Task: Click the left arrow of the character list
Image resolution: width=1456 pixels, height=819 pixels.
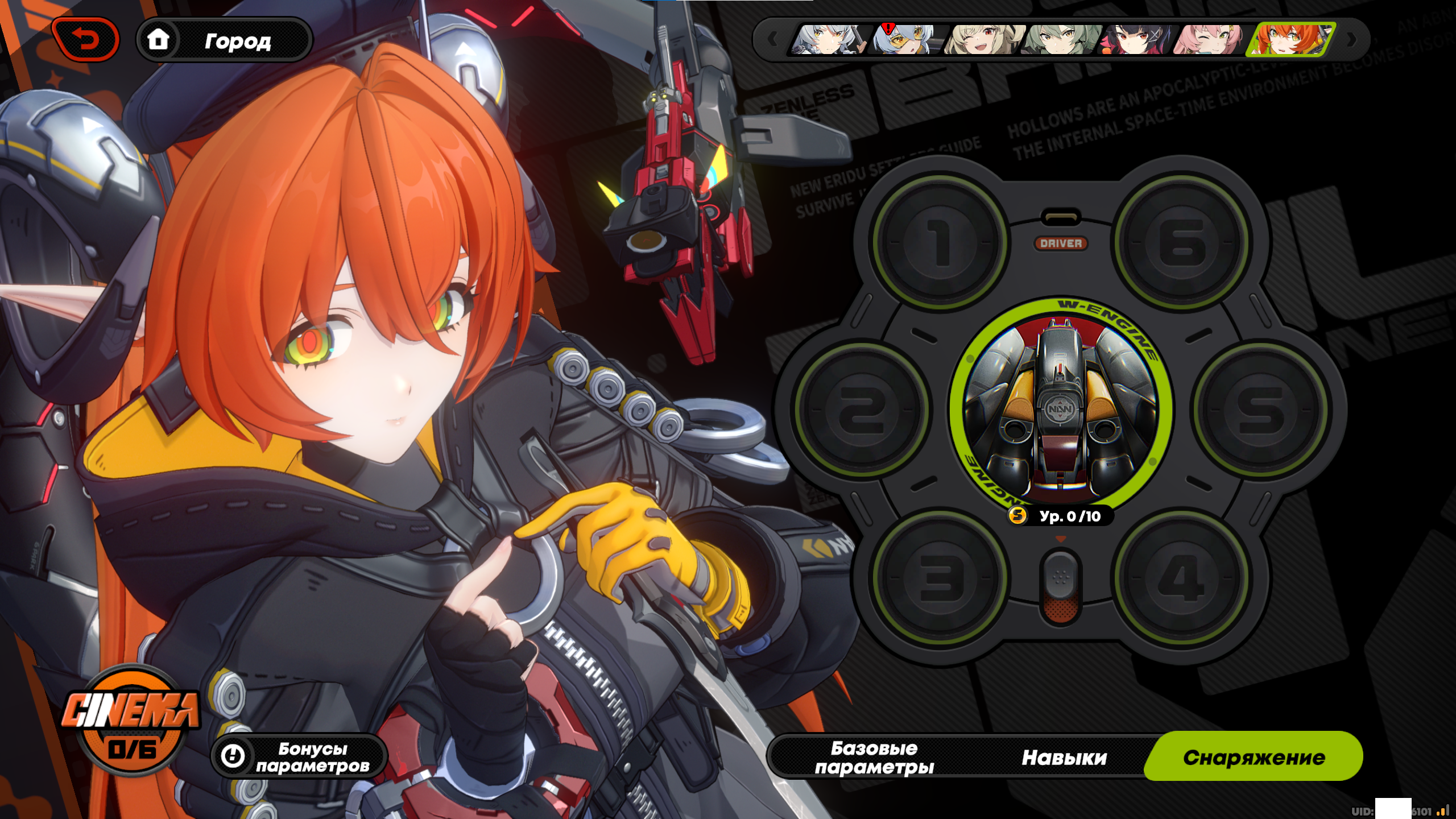Action: (772, 40)
